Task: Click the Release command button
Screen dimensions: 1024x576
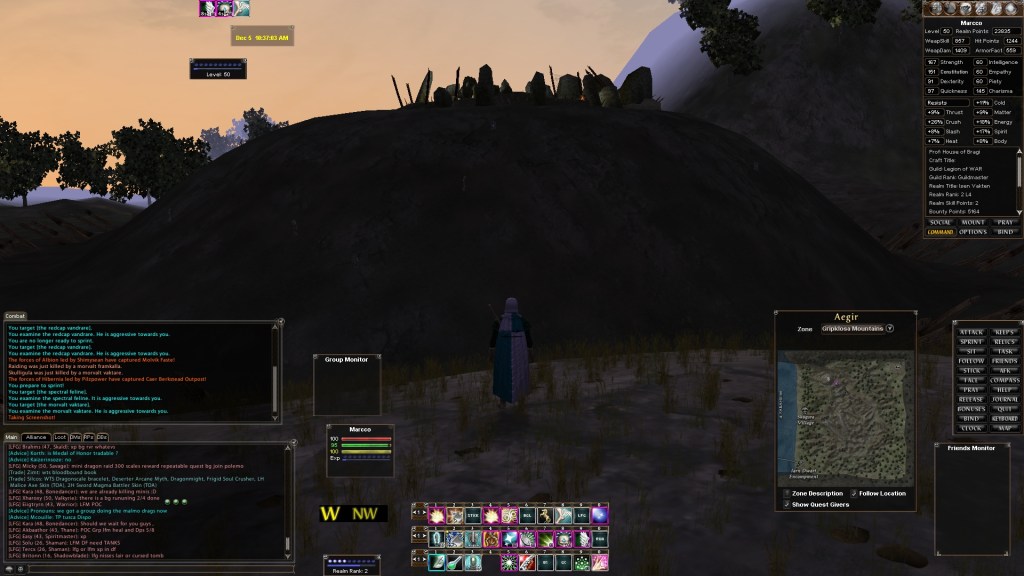Action: [971, 399]
